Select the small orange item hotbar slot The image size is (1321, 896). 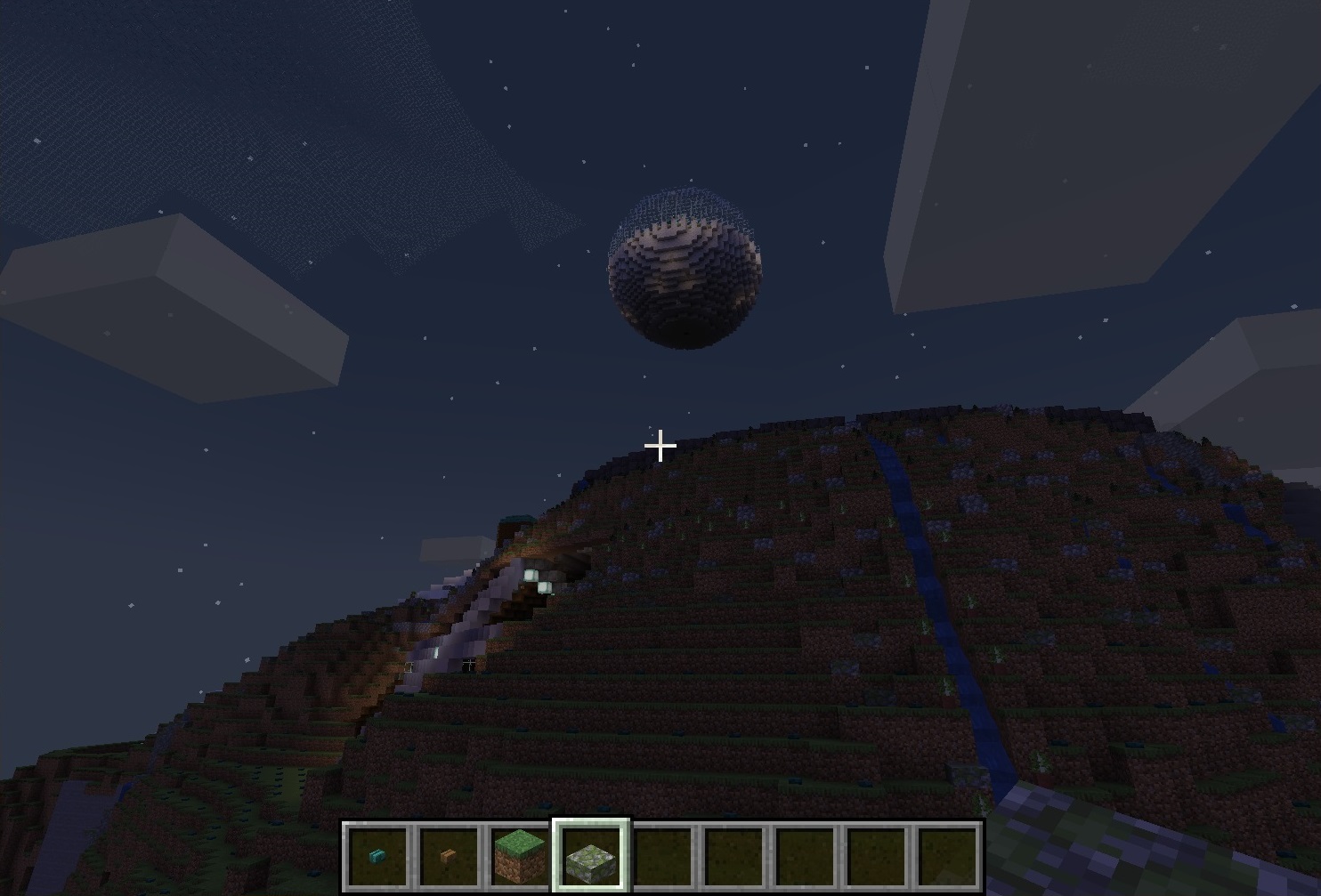click(x=449, y=856)
